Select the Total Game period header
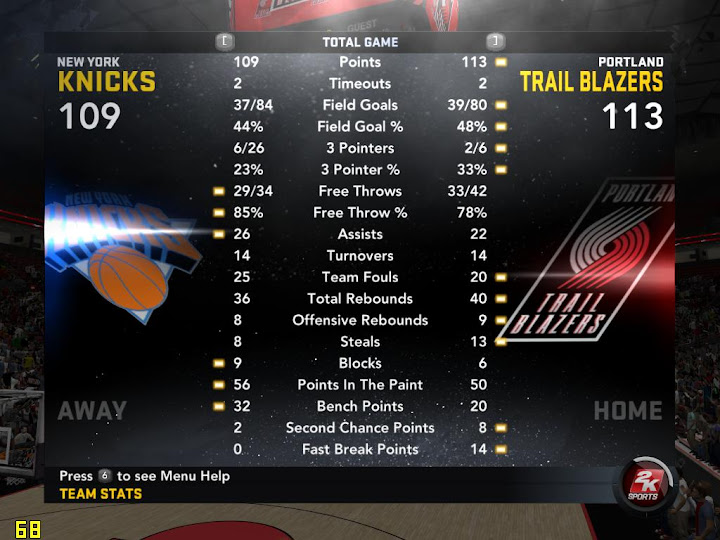 [x=360, y=42]
